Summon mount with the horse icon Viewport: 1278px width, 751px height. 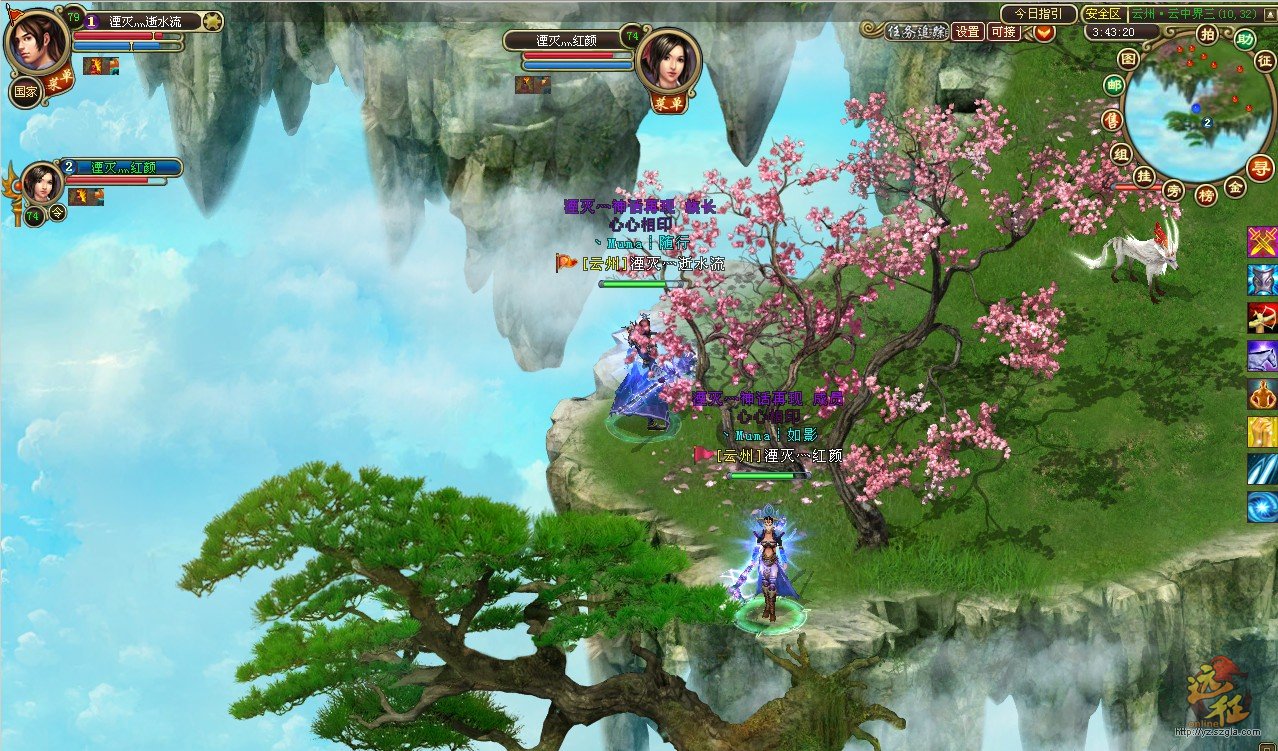1262,356
